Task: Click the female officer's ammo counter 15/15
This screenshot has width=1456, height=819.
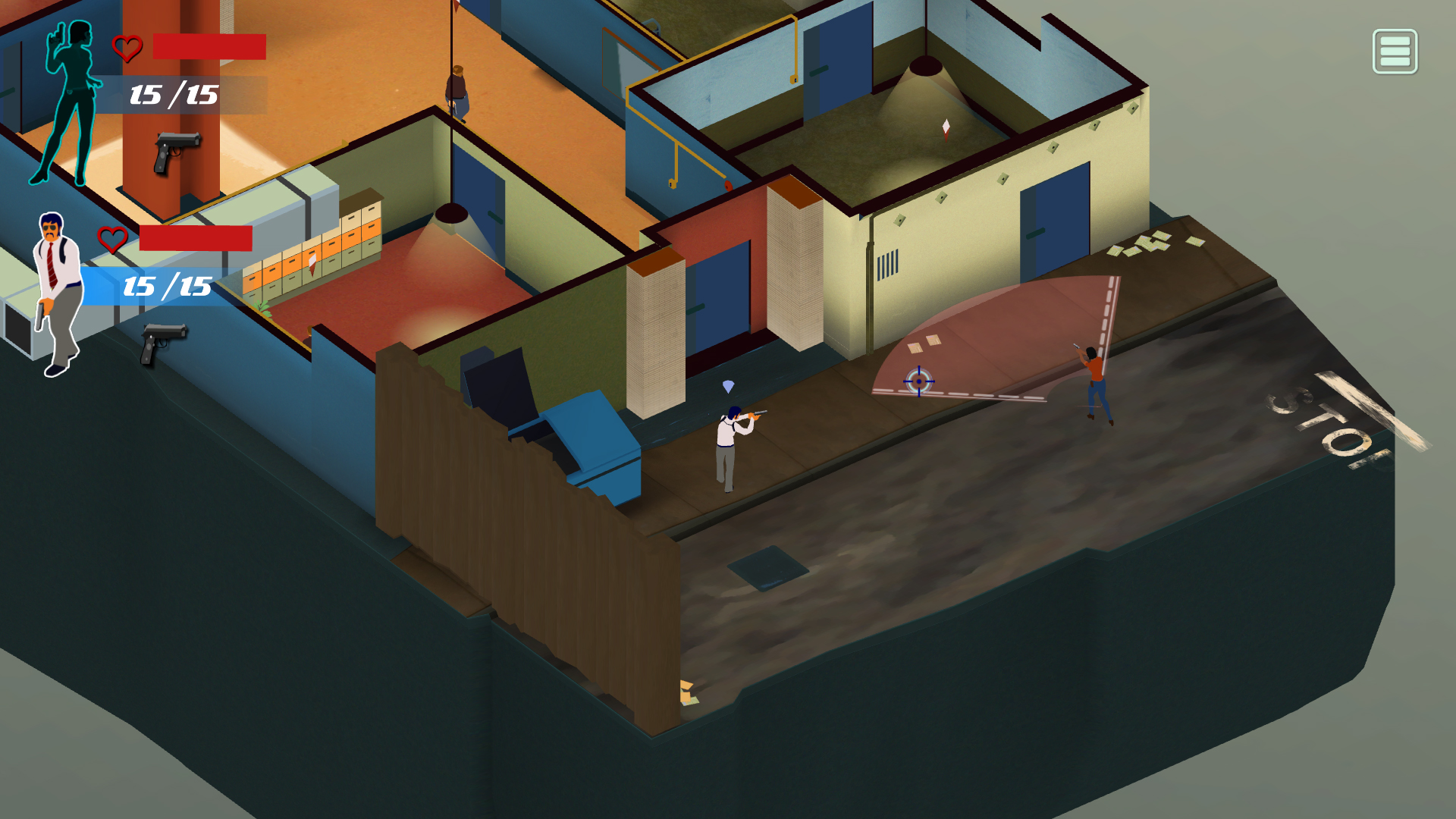Action: (173, 96)
